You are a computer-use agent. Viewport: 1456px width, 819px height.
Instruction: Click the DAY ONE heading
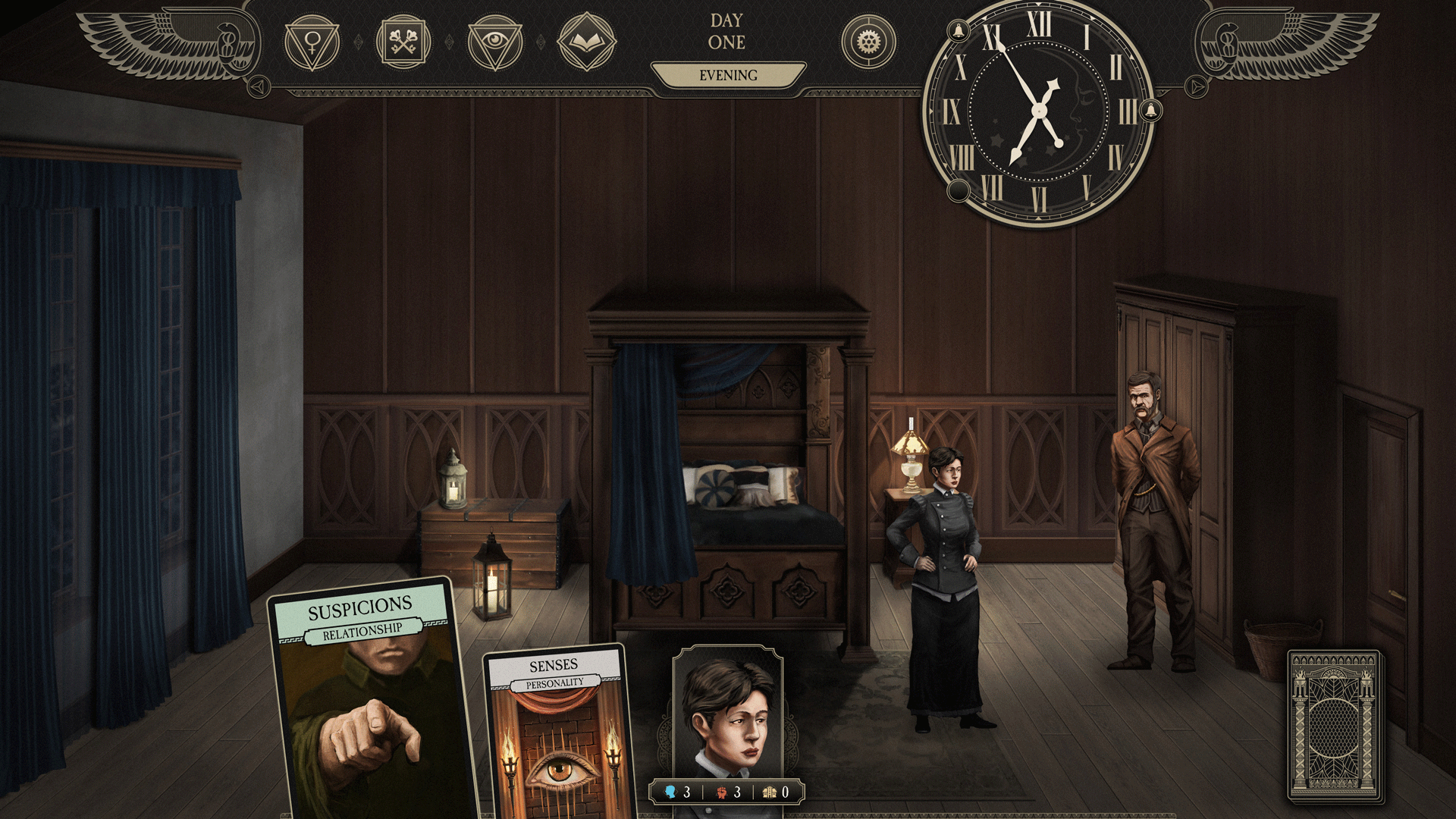pos(726,32)
